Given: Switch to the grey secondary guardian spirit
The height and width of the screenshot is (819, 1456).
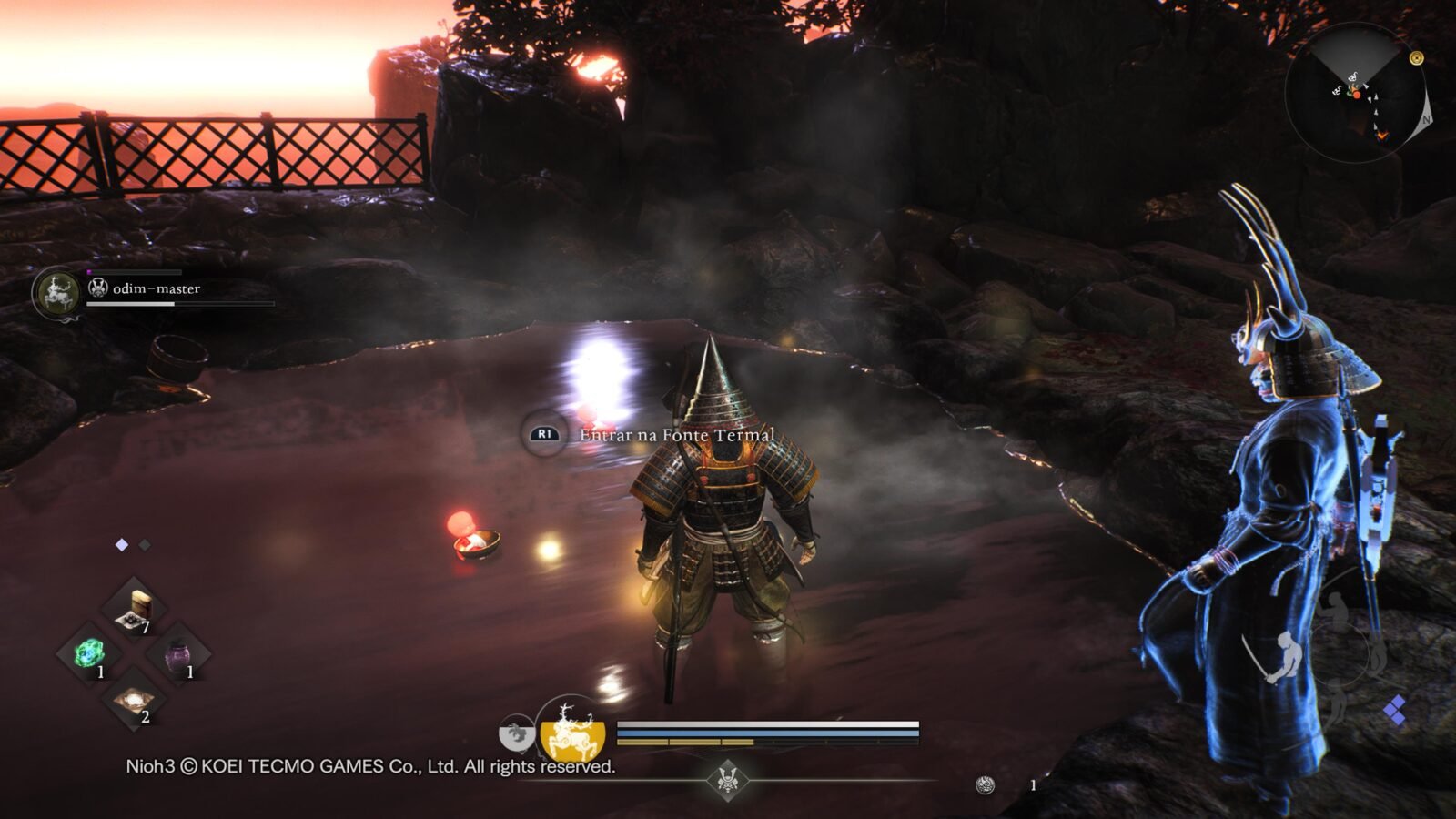Looking at the screenshot, I should (516, 732).
